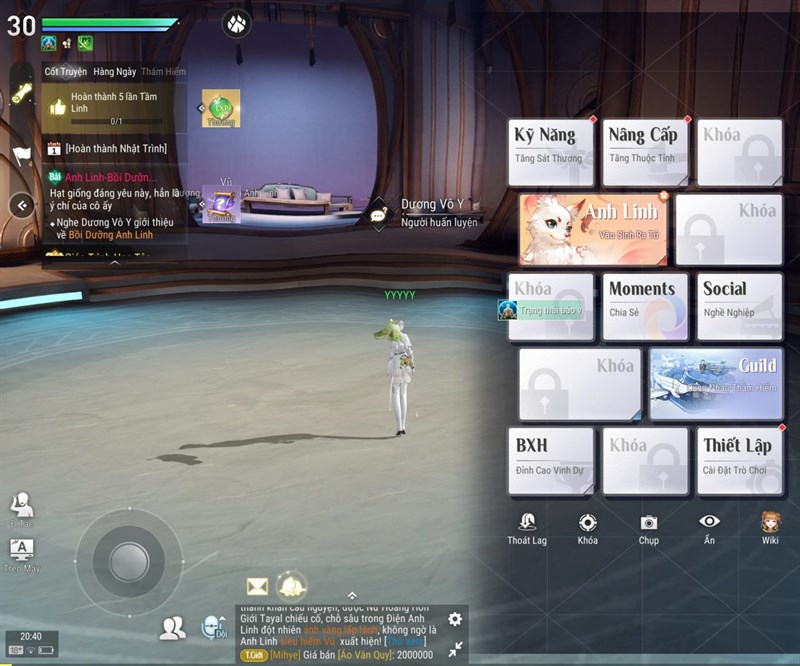Image resolution: width=800 pixels, height=666 pixels.
Task: Select the Moments Chia Sẻ tile
Action: point(645,307)
